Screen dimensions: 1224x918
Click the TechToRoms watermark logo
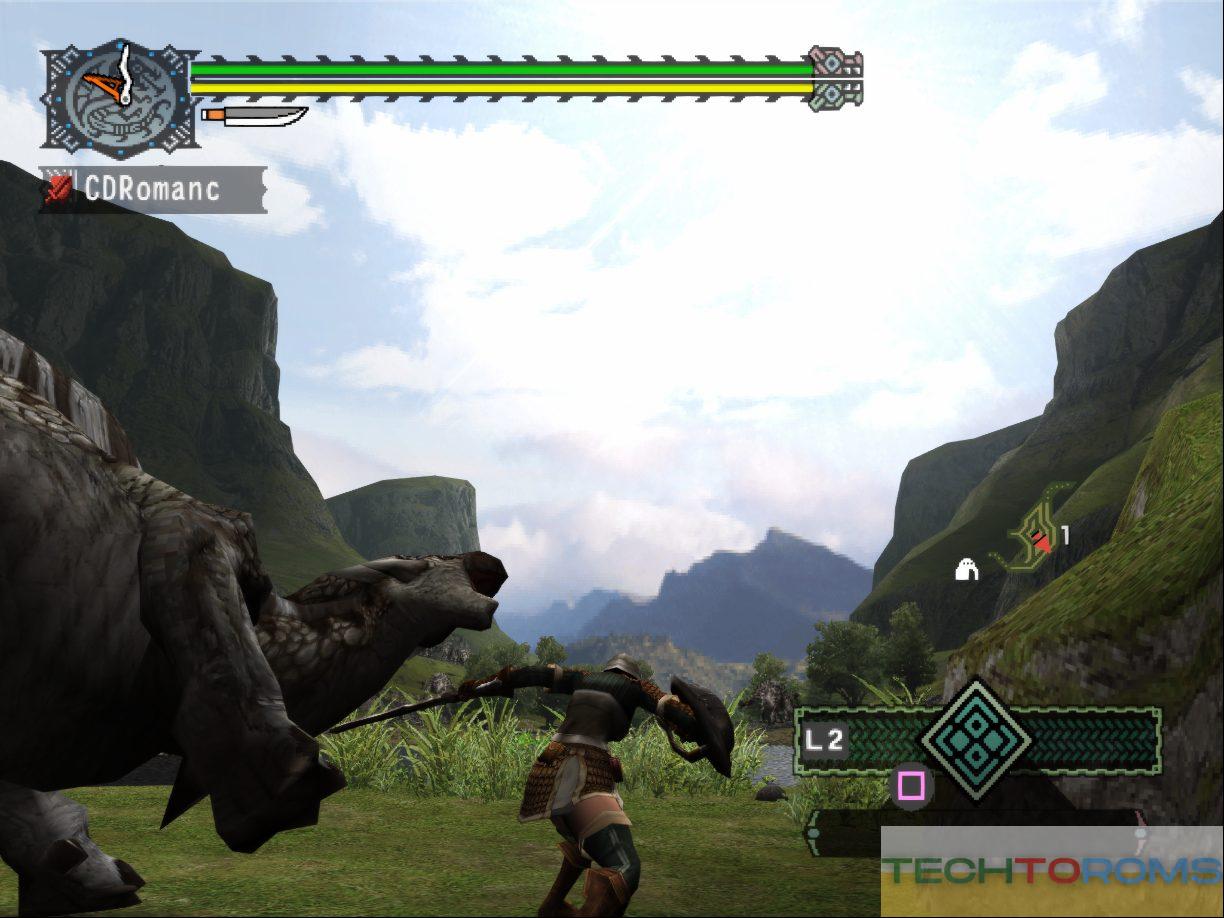[x=1052, y=871]
